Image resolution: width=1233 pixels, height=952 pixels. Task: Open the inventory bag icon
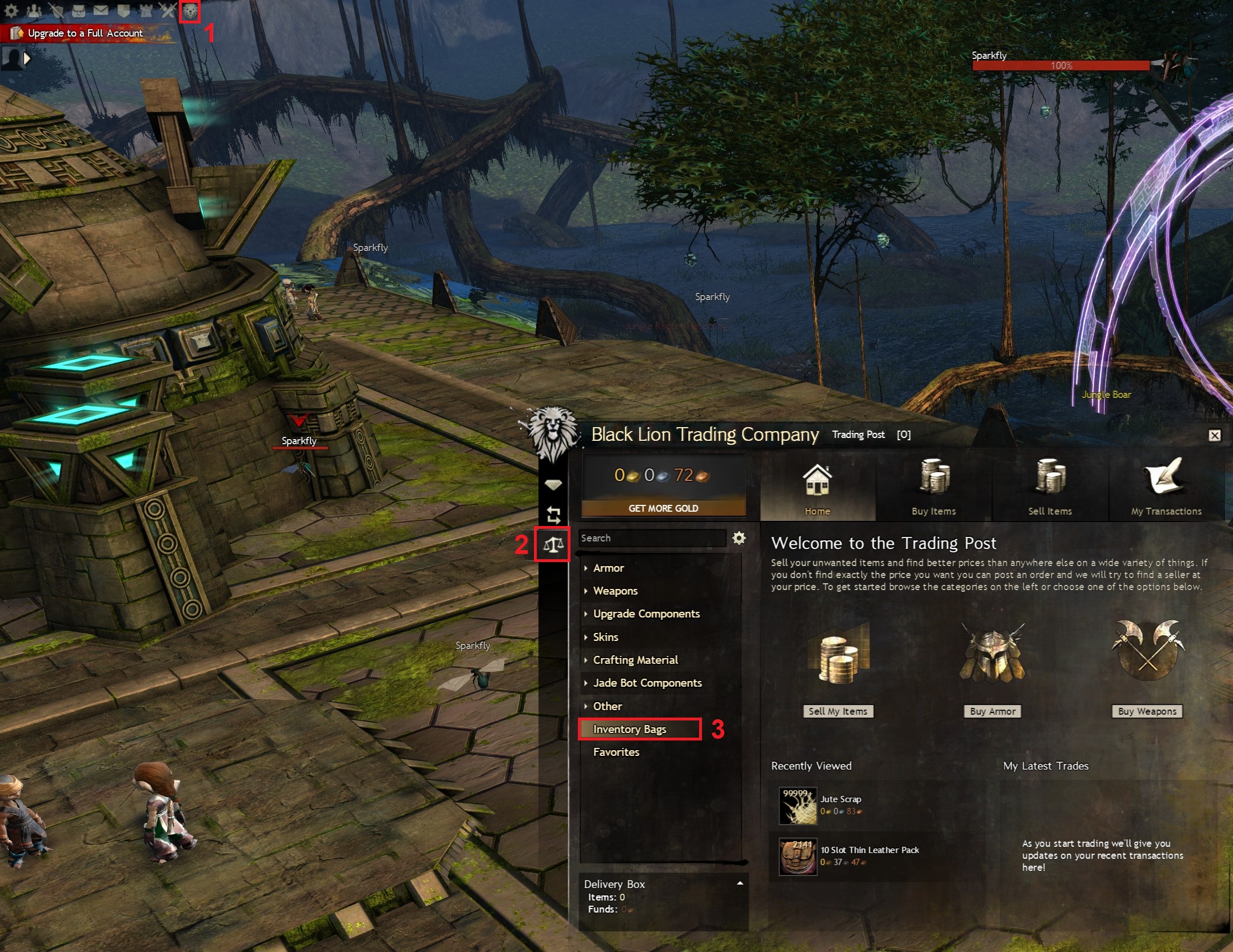coord(78,10)
